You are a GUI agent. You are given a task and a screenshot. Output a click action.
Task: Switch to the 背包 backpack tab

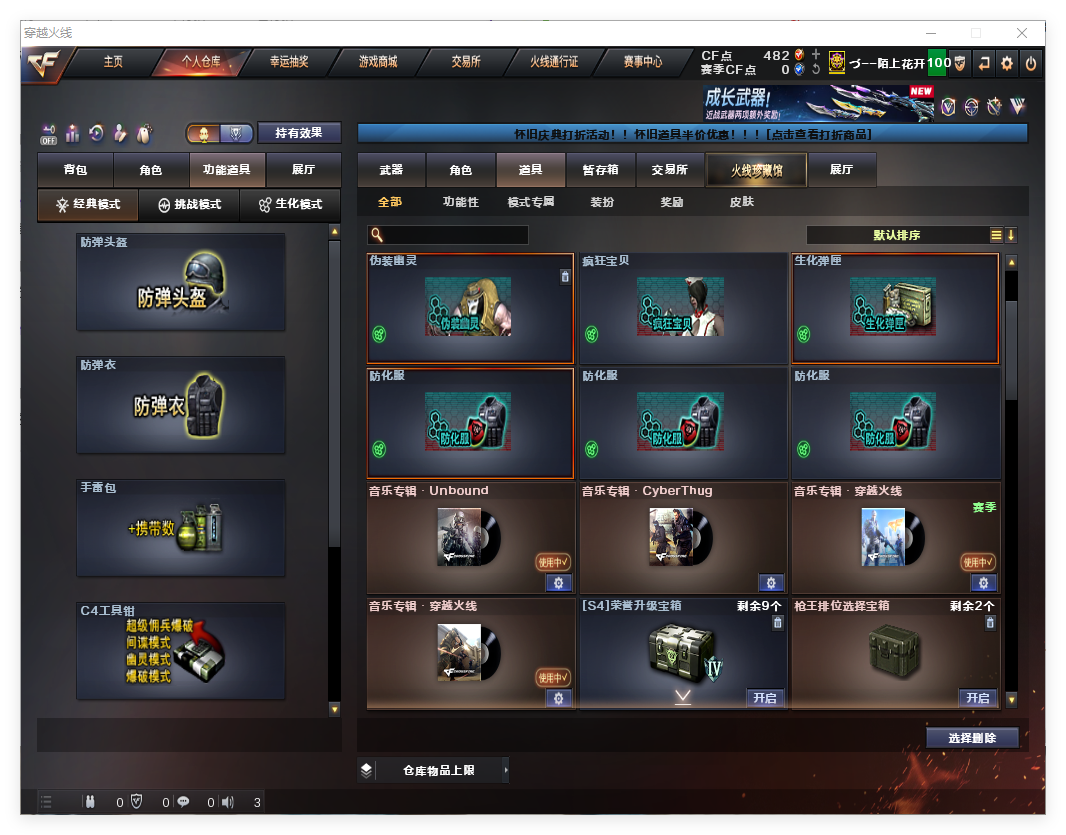[x=75, y=171]
